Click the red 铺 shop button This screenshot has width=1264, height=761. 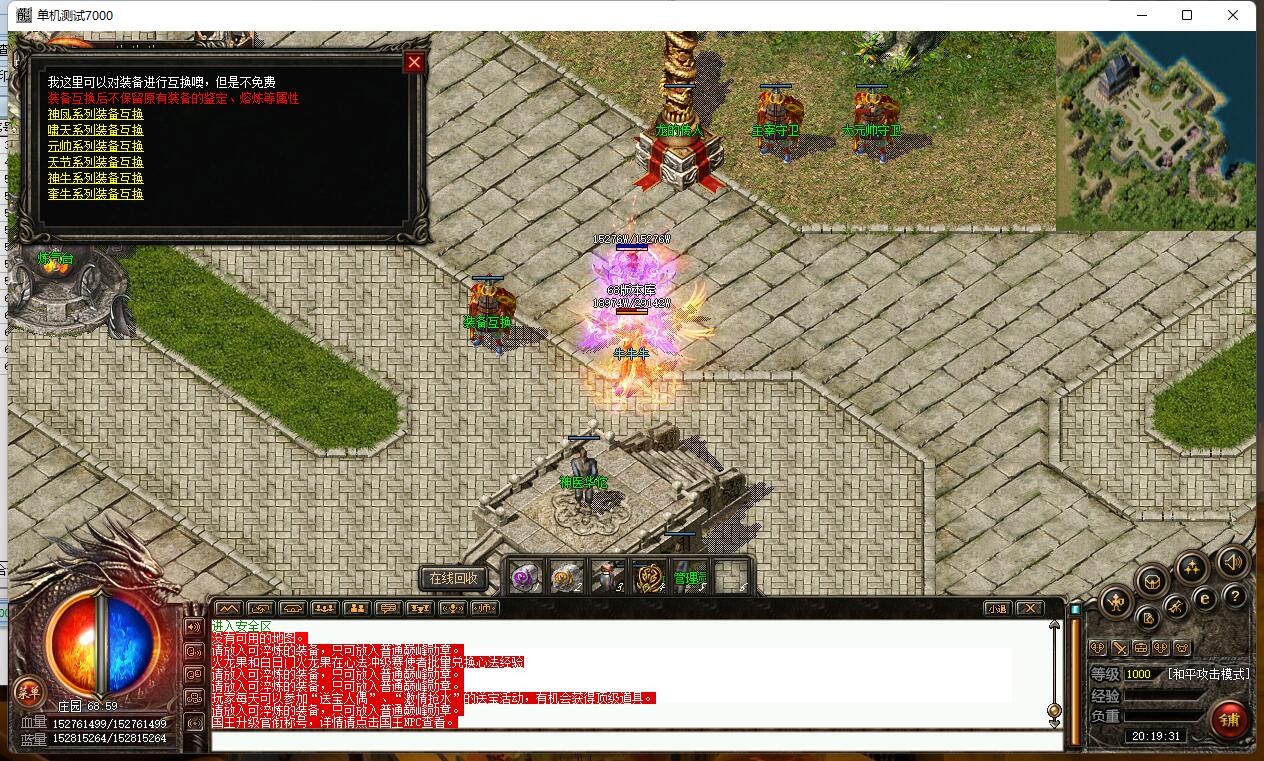[1229, 719]
